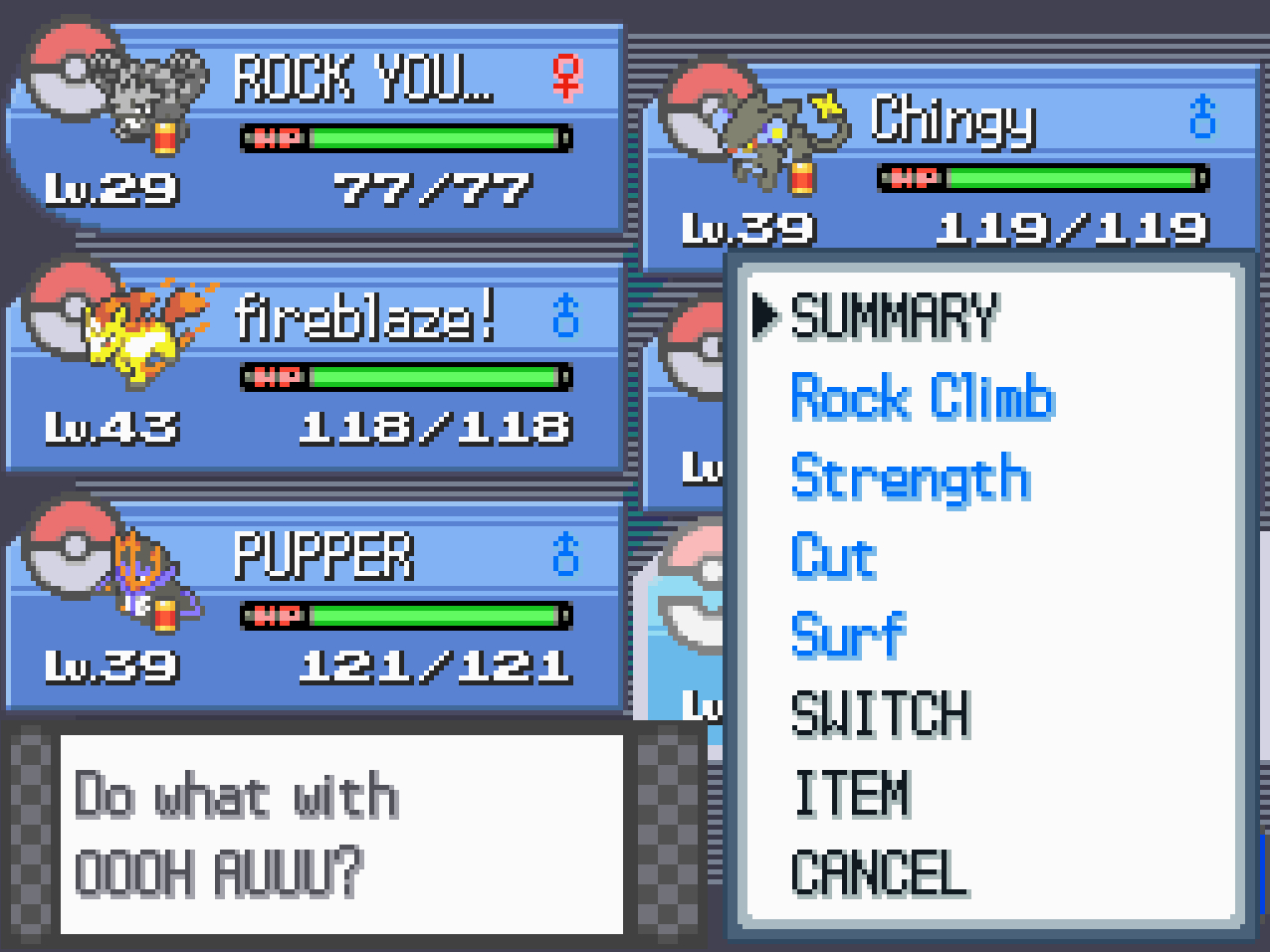This screenshot has height=952, width=1270.
Task: Choose the SWITCH option
Action: [x=880, y=714]
